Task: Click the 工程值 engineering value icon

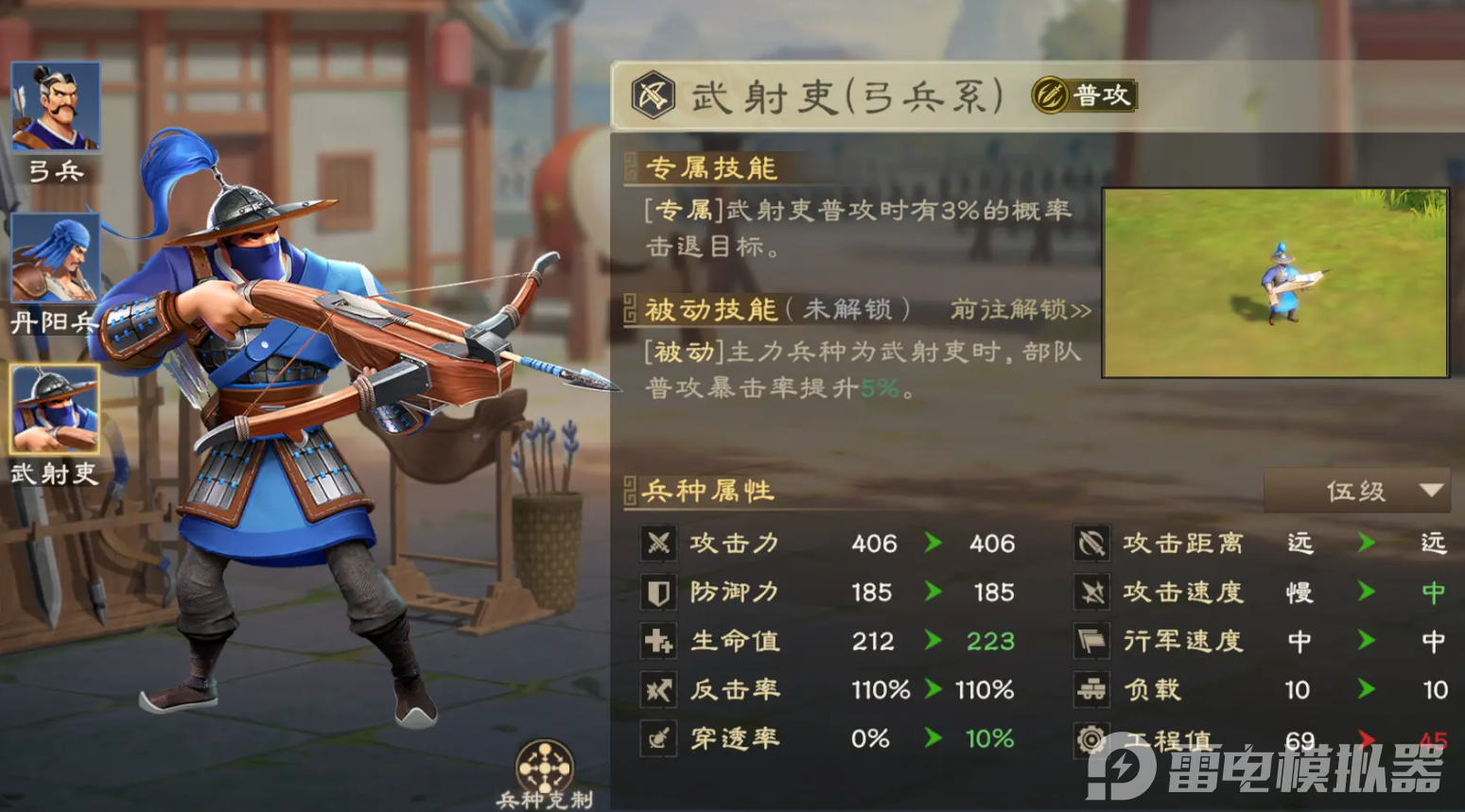Action: tap(1092, 739)
